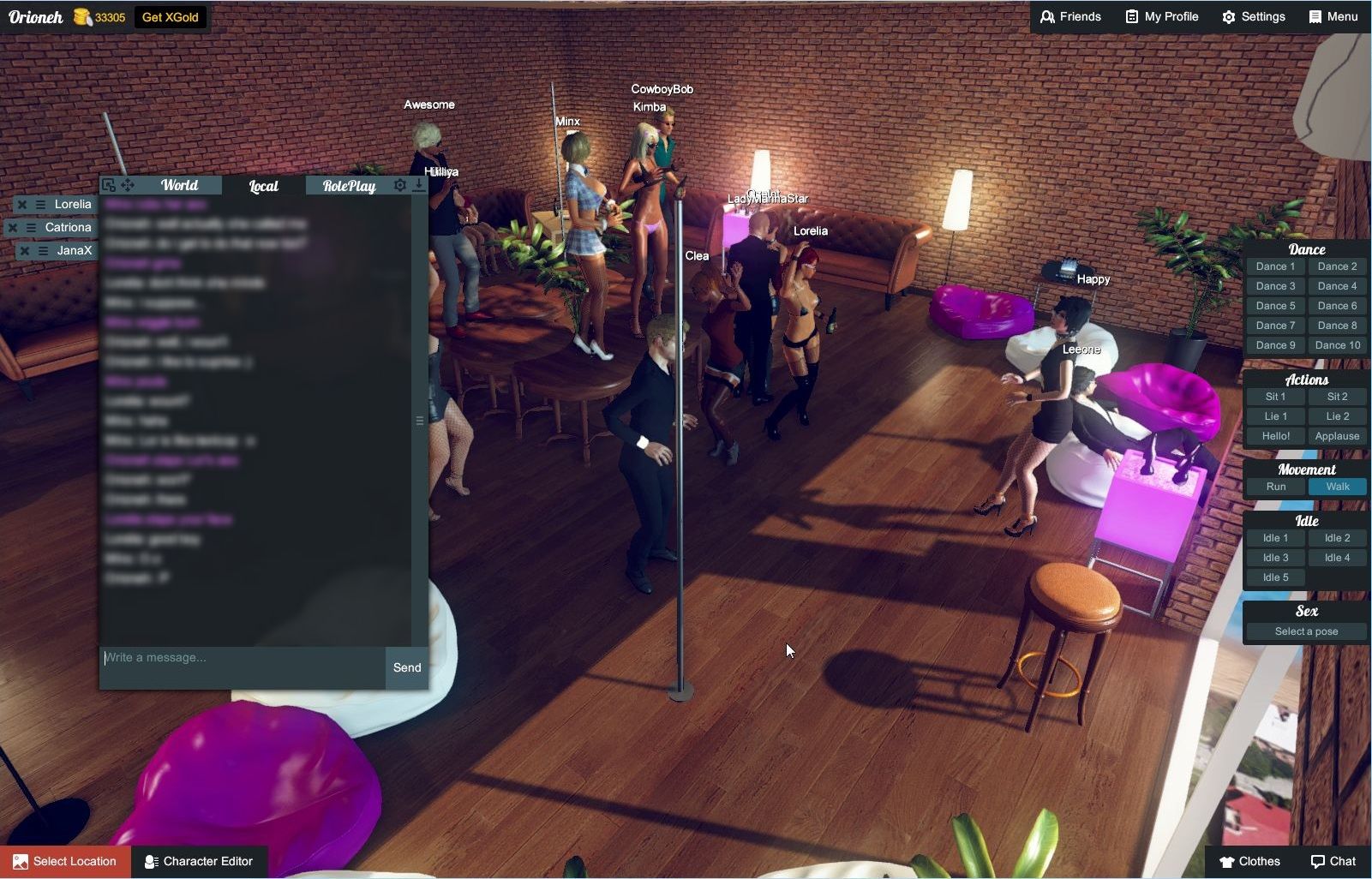This screenshot has height=879, width=1372.
Task: Click the download chat log icon
Action: pos(419,186)
